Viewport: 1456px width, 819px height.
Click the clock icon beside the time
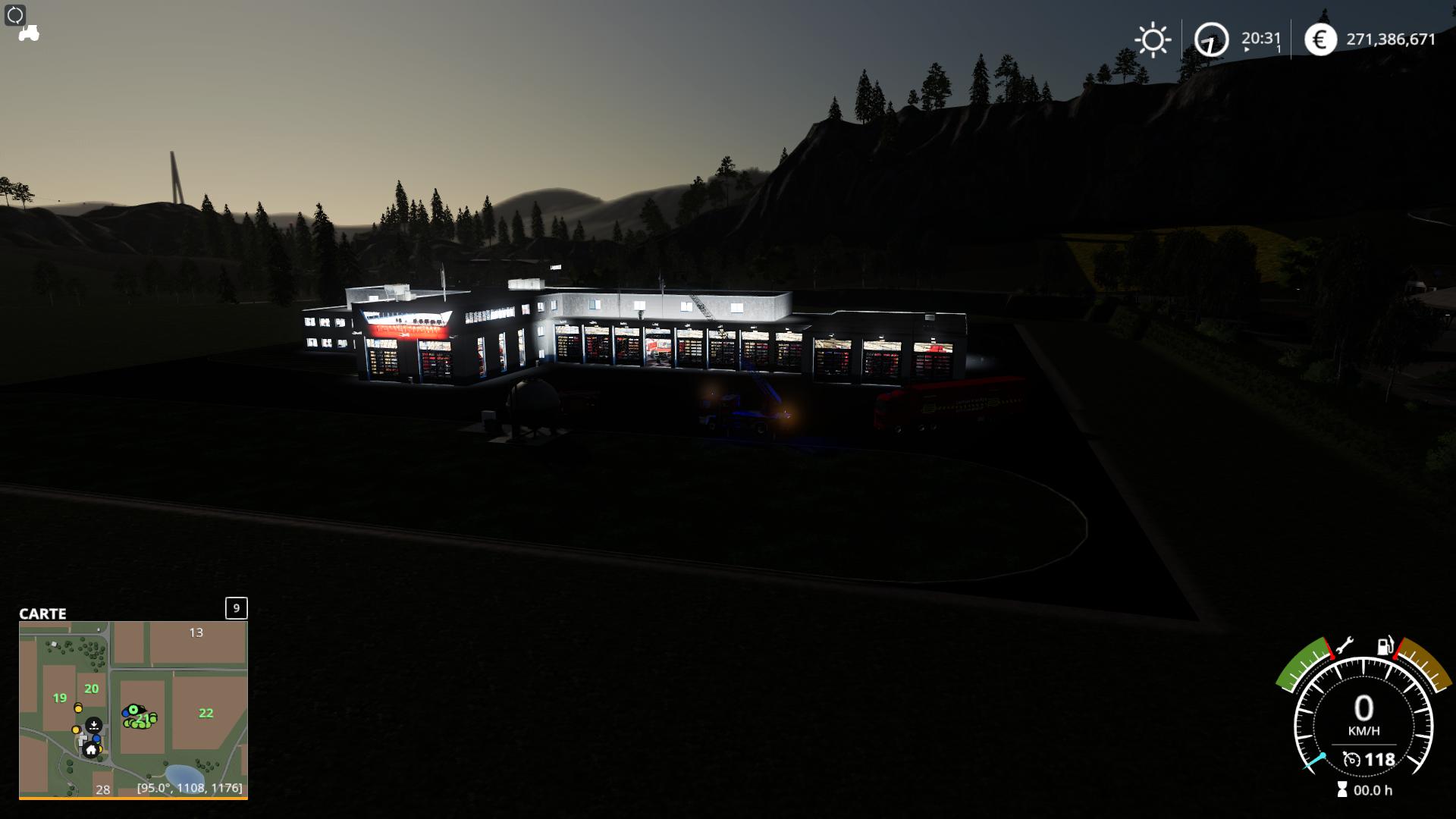pyautogui.click(x=1211, y=39)
